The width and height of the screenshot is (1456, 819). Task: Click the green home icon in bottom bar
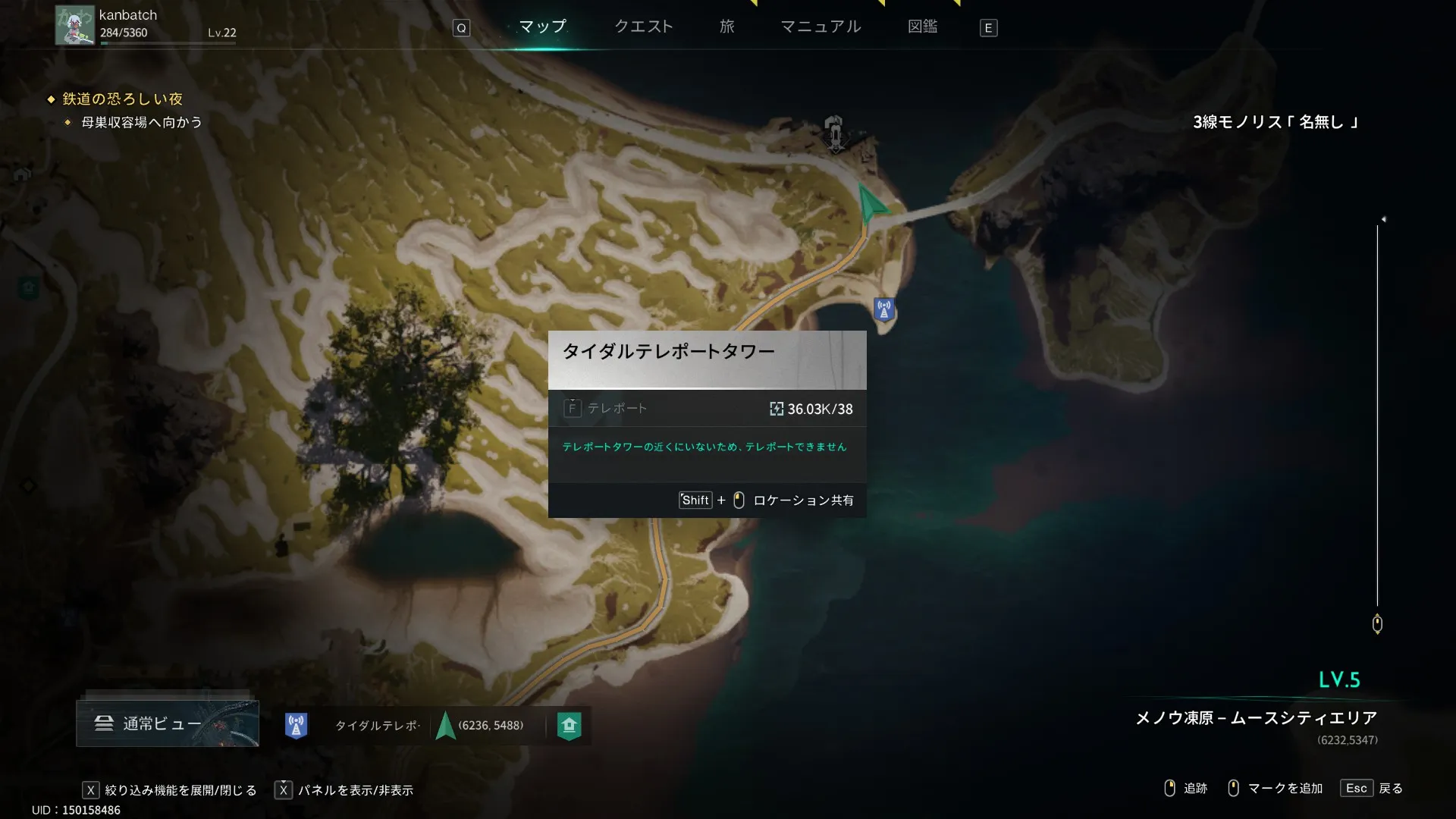569,726
